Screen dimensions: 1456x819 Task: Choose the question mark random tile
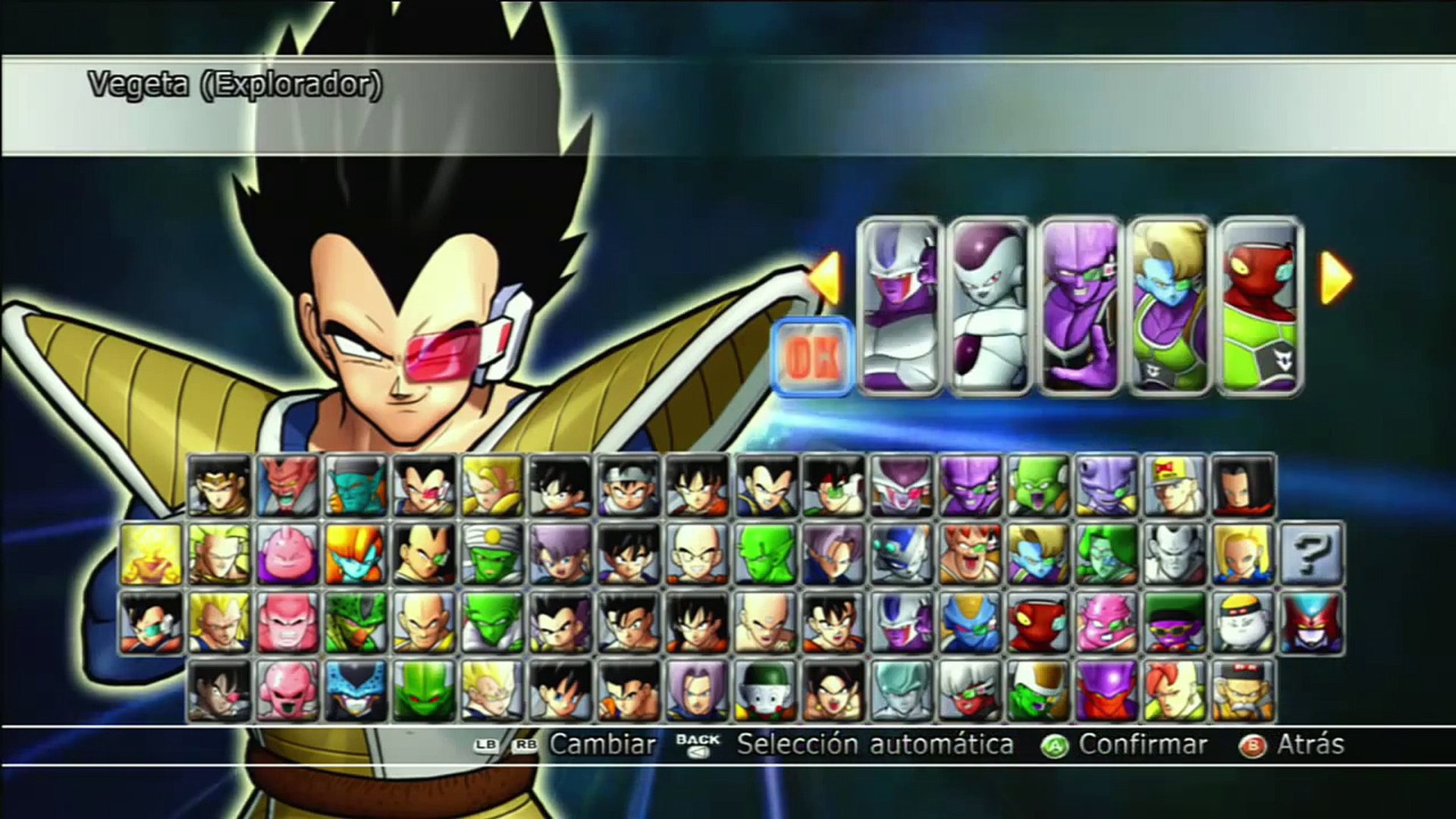[1311, 554]
